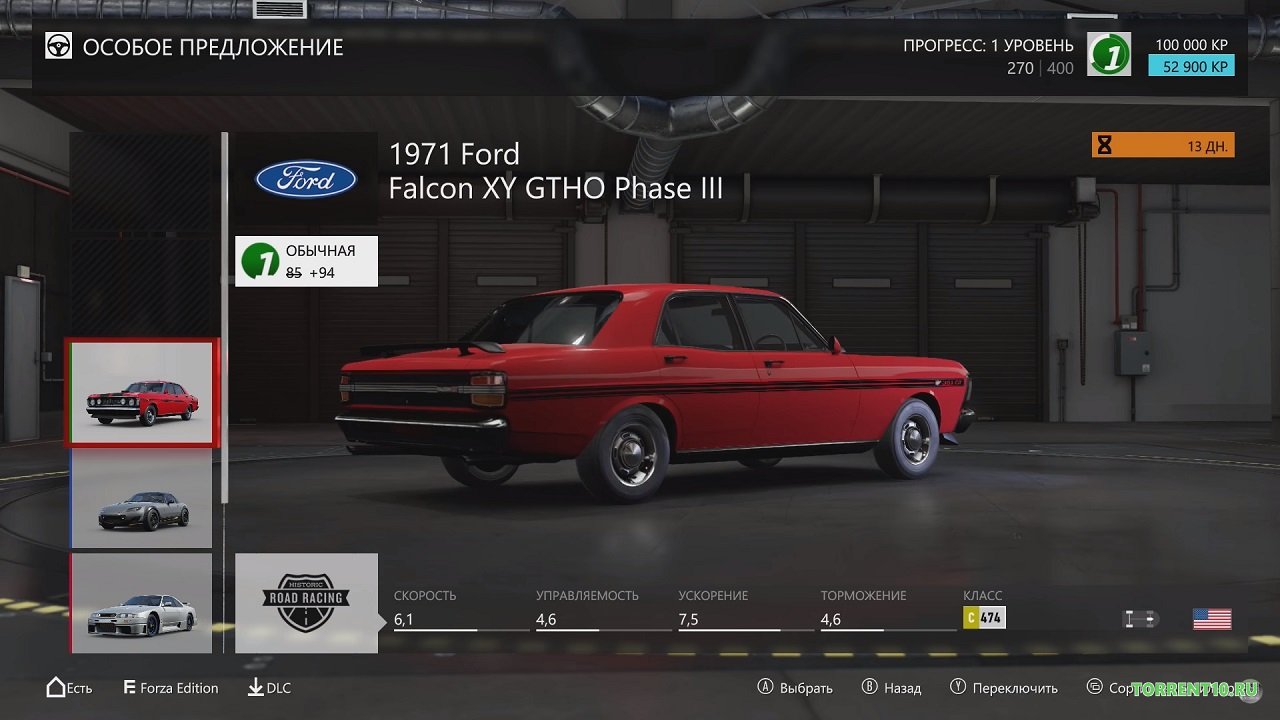Select the red Ford Falcon thumbnail
1280x720 pixels.
click(142, 393)
